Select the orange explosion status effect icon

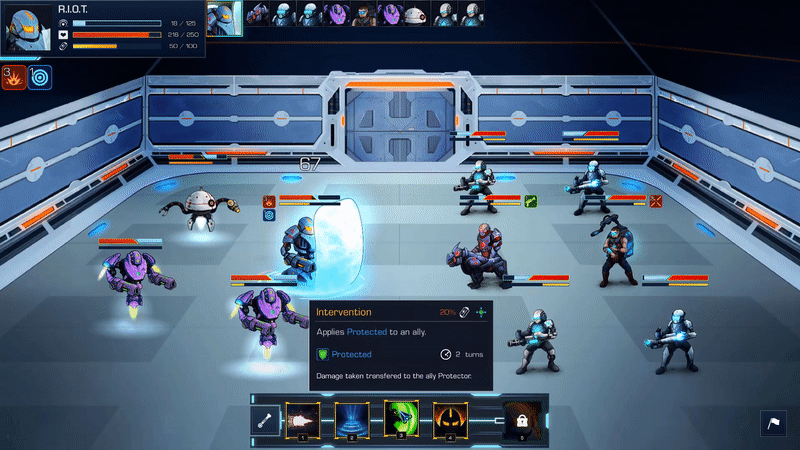click(x=14, y=77)
